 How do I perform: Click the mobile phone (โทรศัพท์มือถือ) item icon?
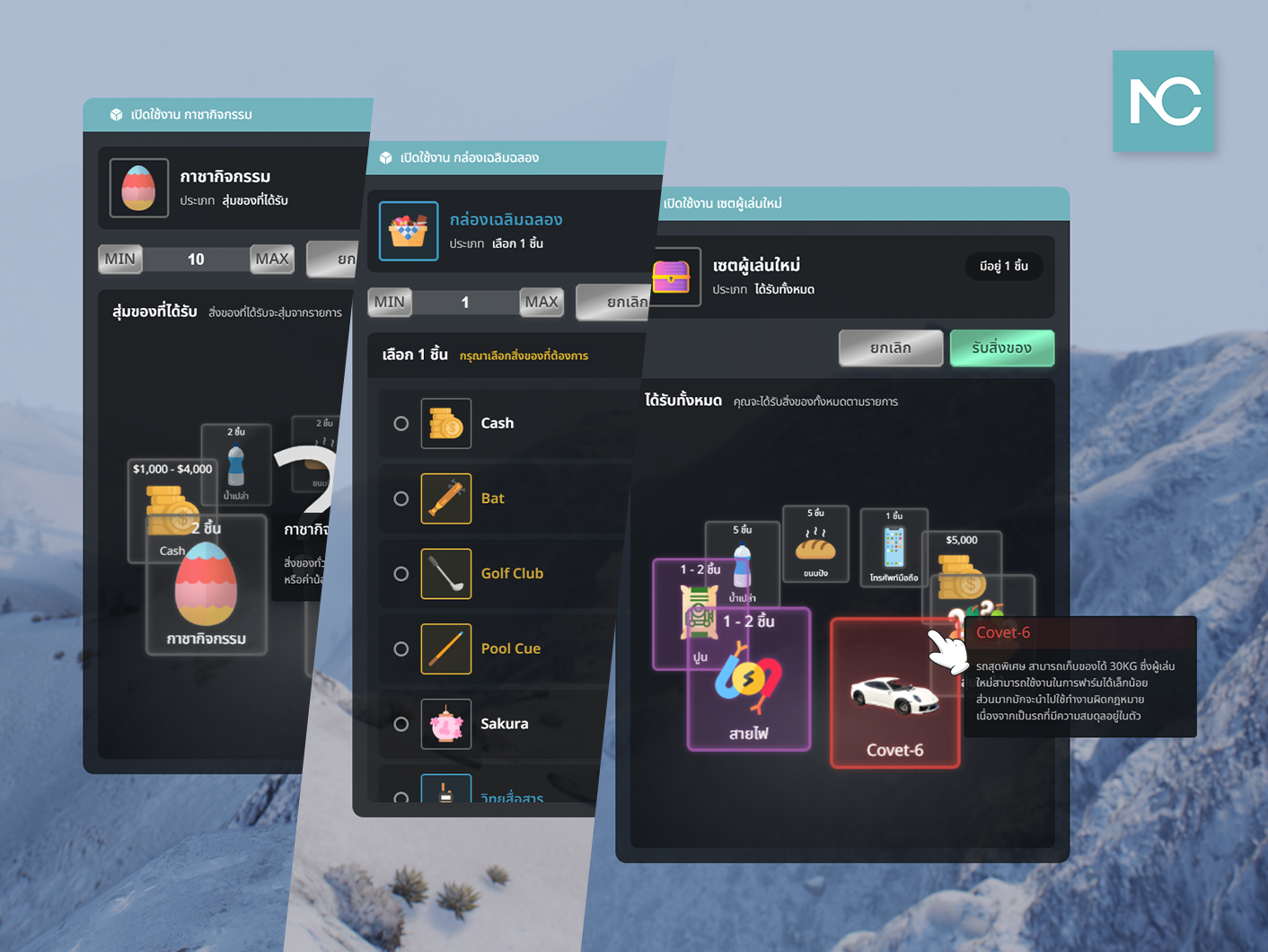pyautogui.click(x=892, y=546)
